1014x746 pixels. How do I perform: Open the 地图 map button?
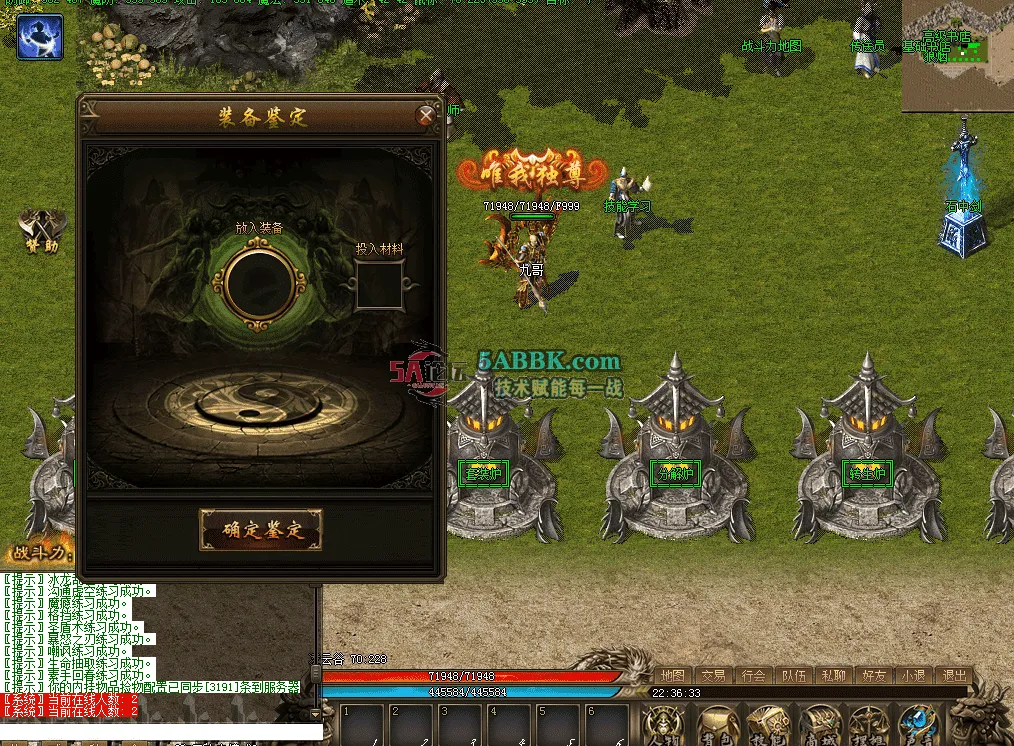point(673,676)
